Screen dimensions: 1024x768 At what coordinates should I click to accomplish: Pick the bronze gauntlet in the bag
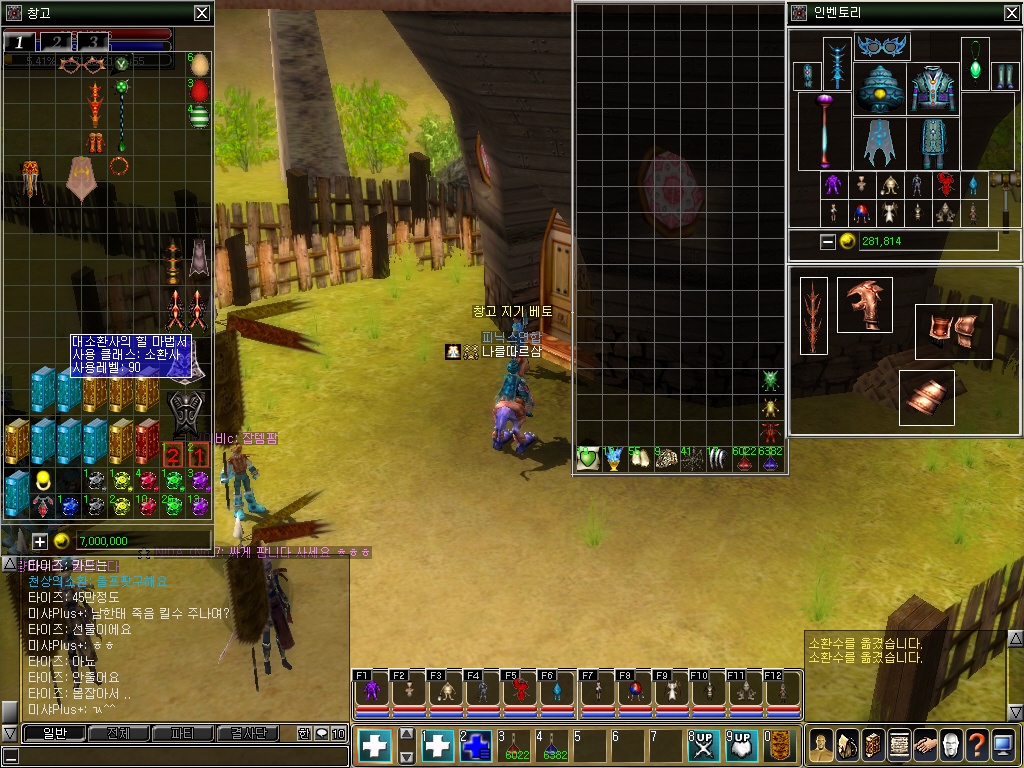click(x=865, y=305)
